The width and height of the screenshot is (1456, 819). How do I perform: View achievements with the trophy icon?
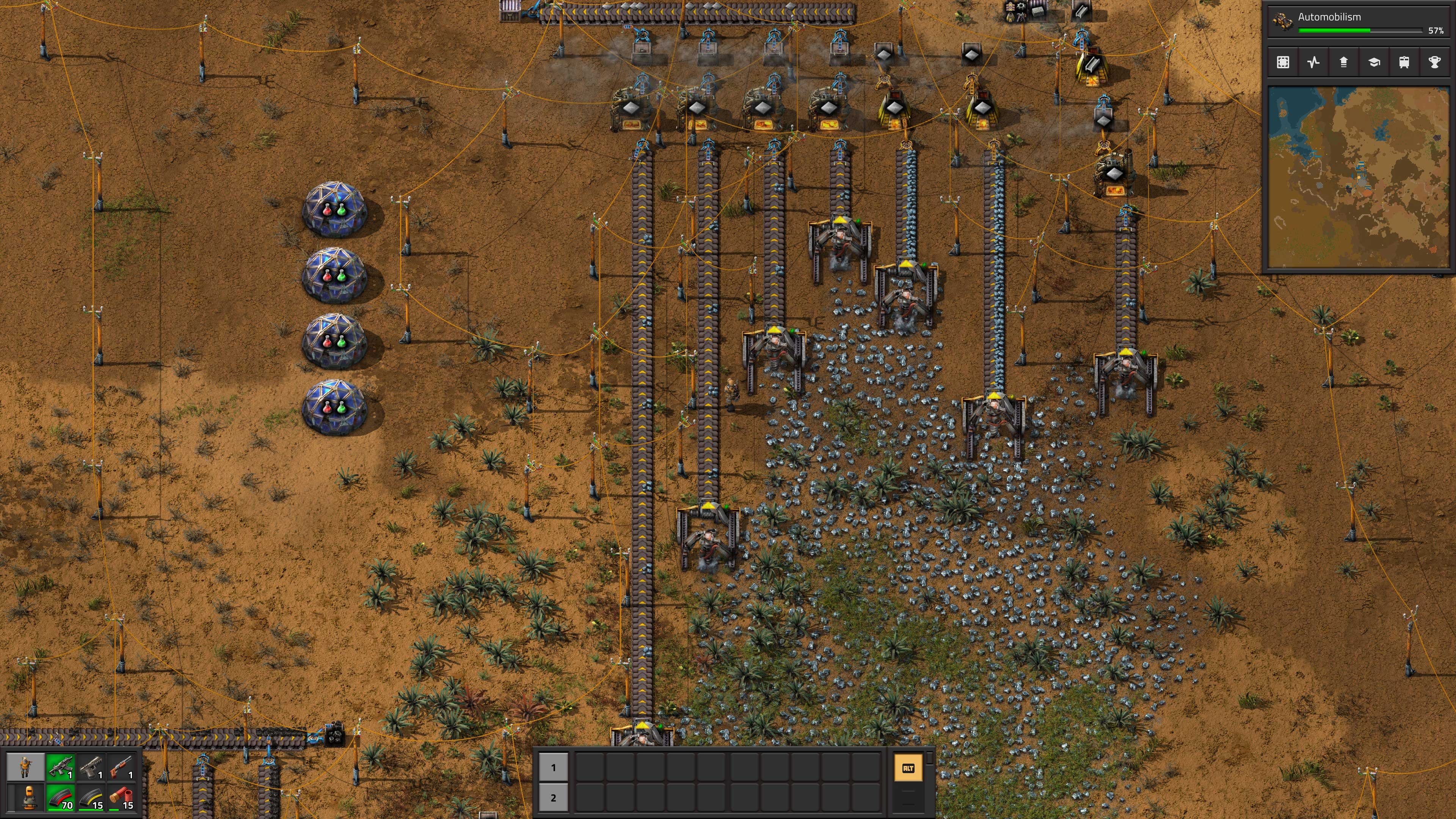pyautogui.click(x=1434, y=62)
